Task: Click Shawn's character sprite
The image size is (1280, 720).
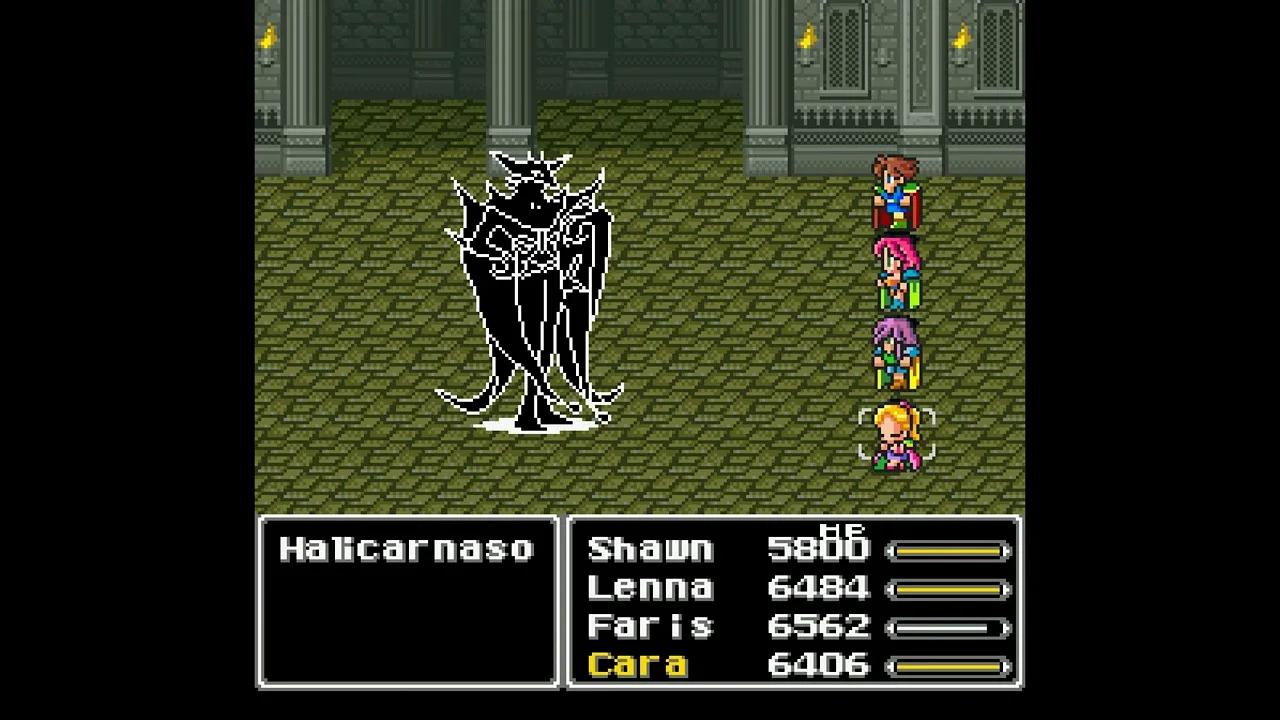Action: (893, 190)
